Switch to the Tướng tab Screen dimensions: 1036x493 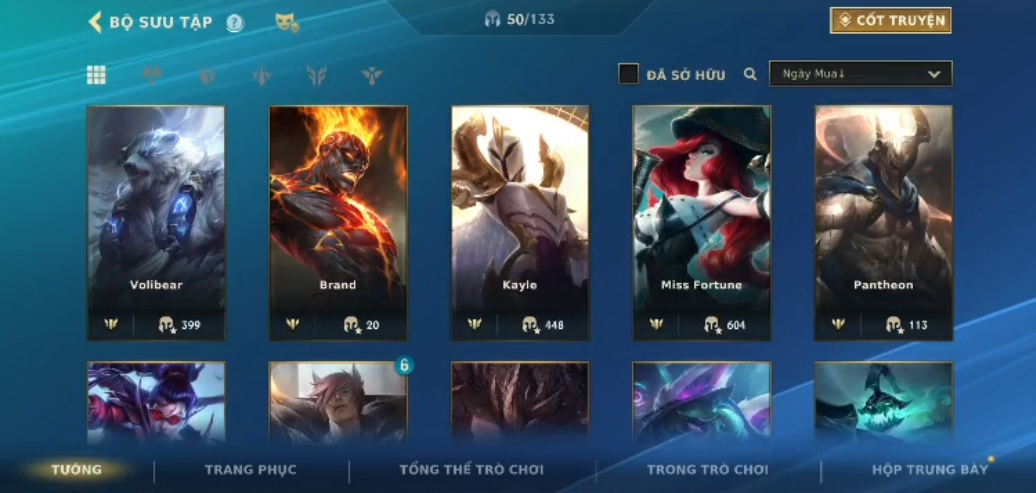(77, 470)
